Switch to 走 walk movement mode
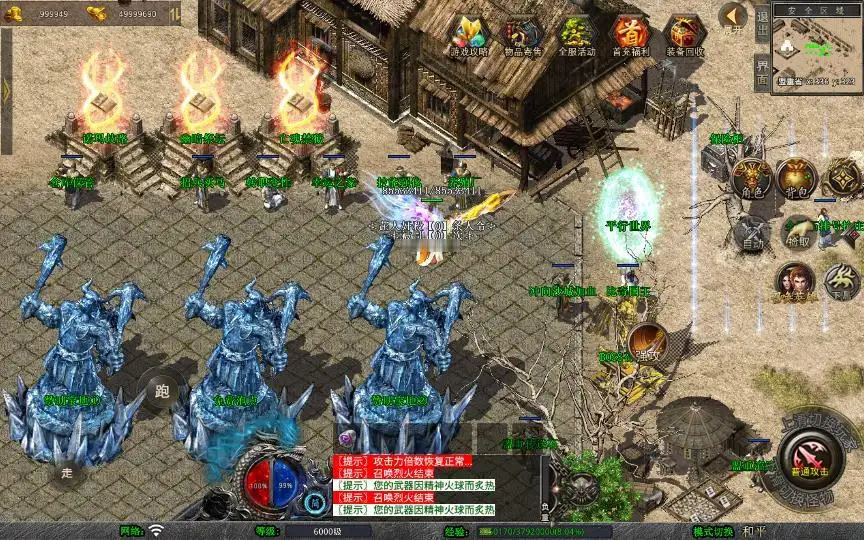864x540 pixels. point(67,470)
